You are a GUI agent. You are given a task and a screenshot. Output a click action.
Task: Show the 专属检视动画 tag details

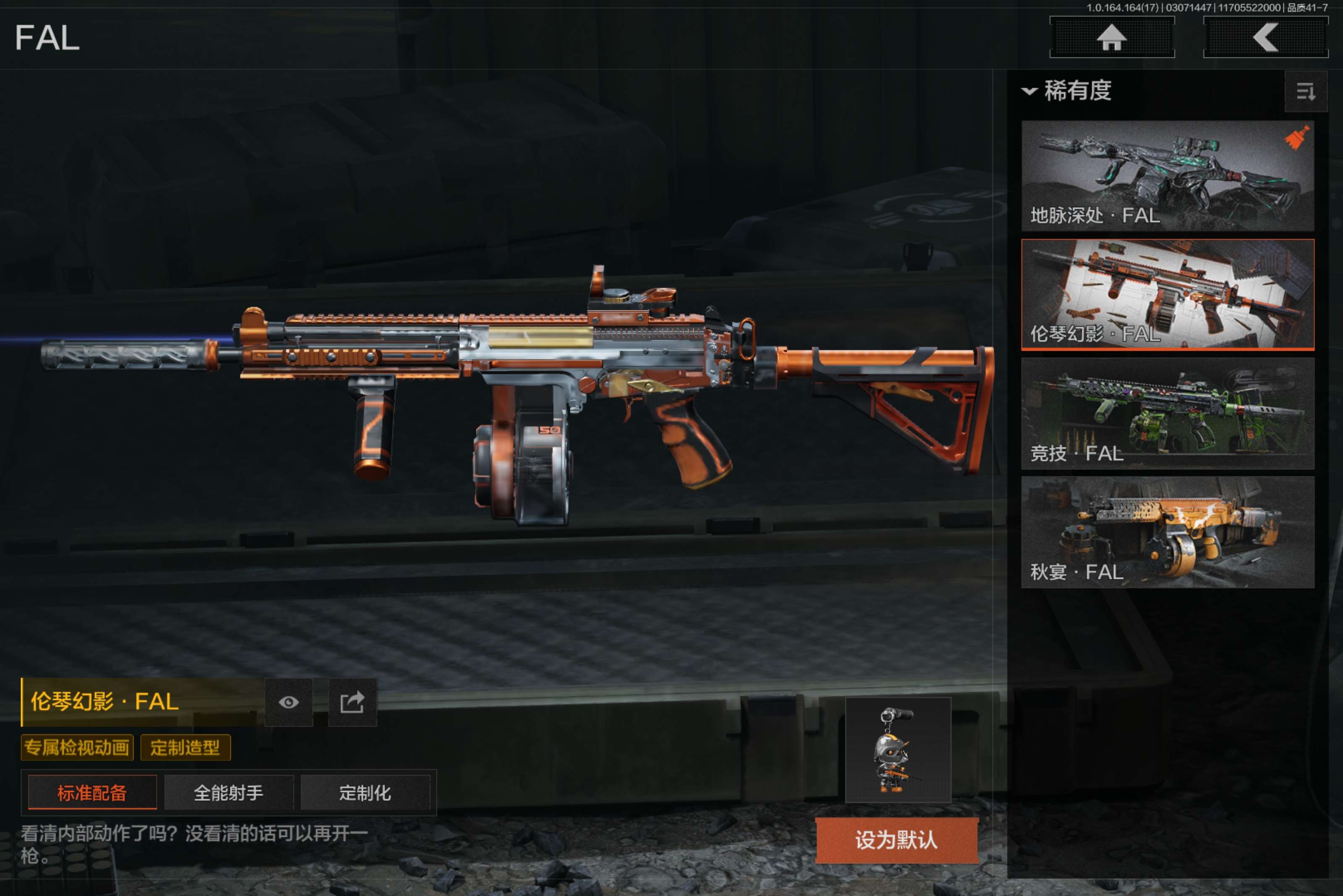tap(77, 748)
